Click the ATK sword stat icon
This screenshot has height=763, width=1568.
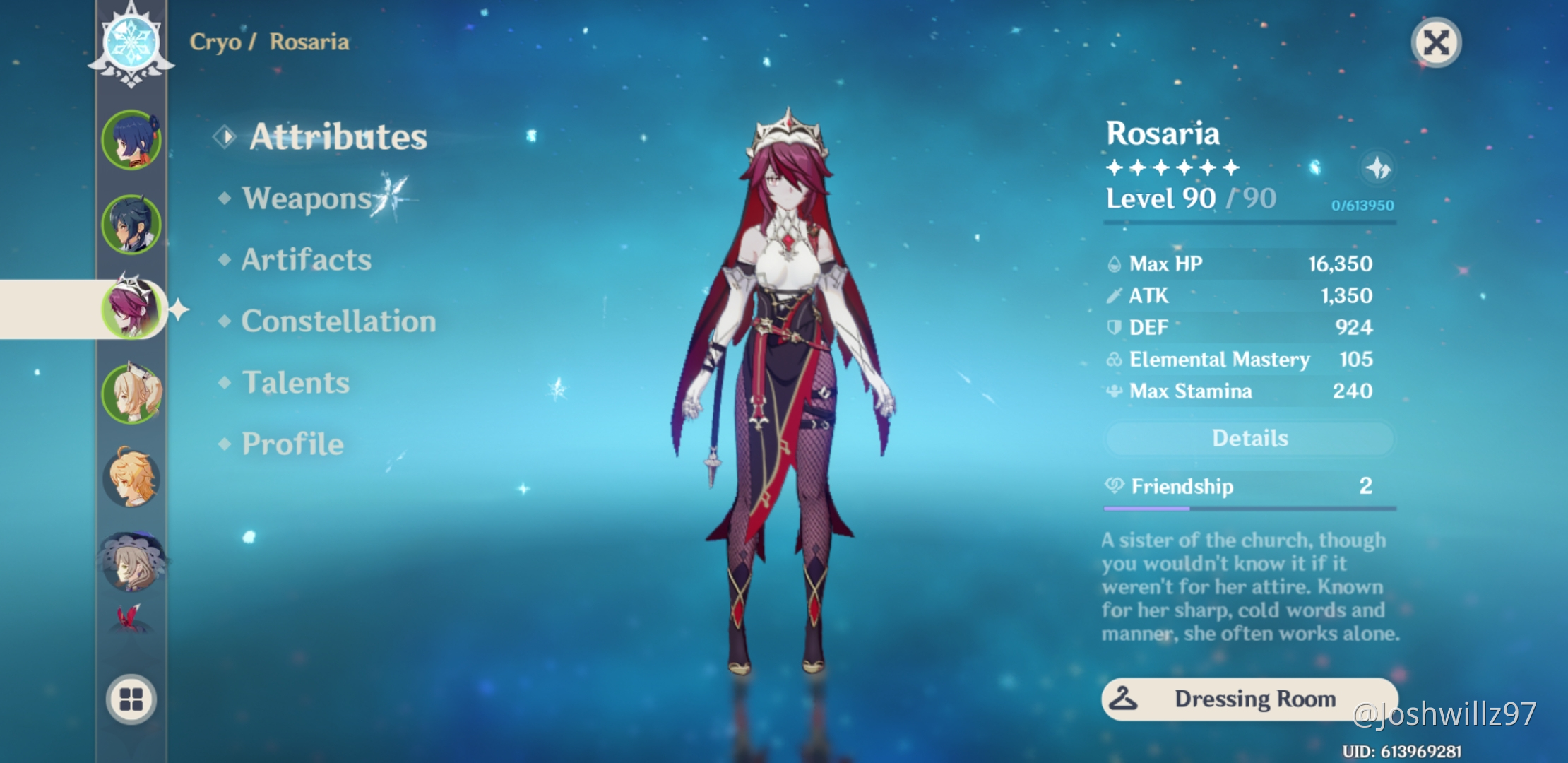click(x=1114, y=295)
